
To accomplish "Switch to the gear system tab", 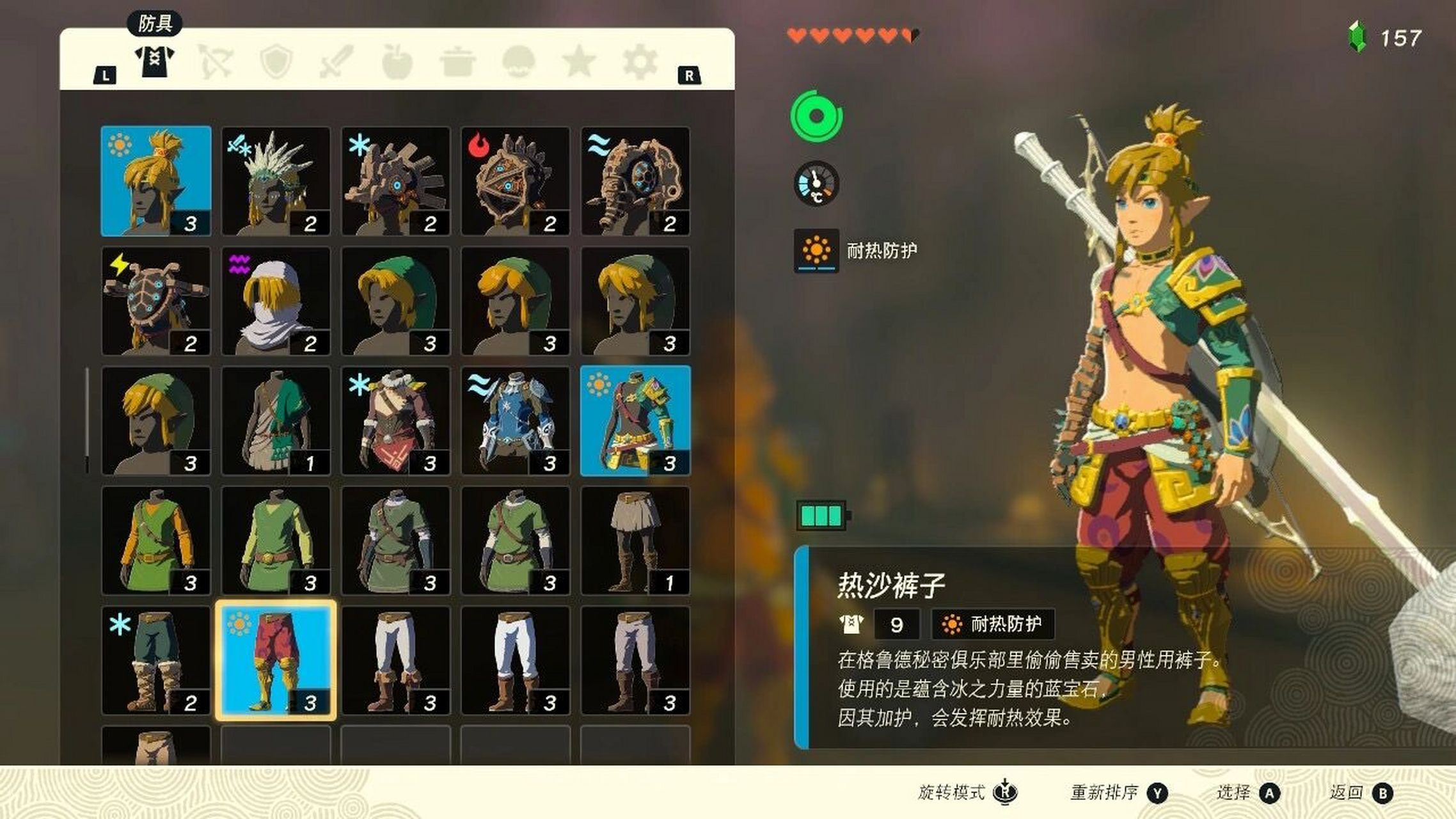I will [x=640, y=62].
